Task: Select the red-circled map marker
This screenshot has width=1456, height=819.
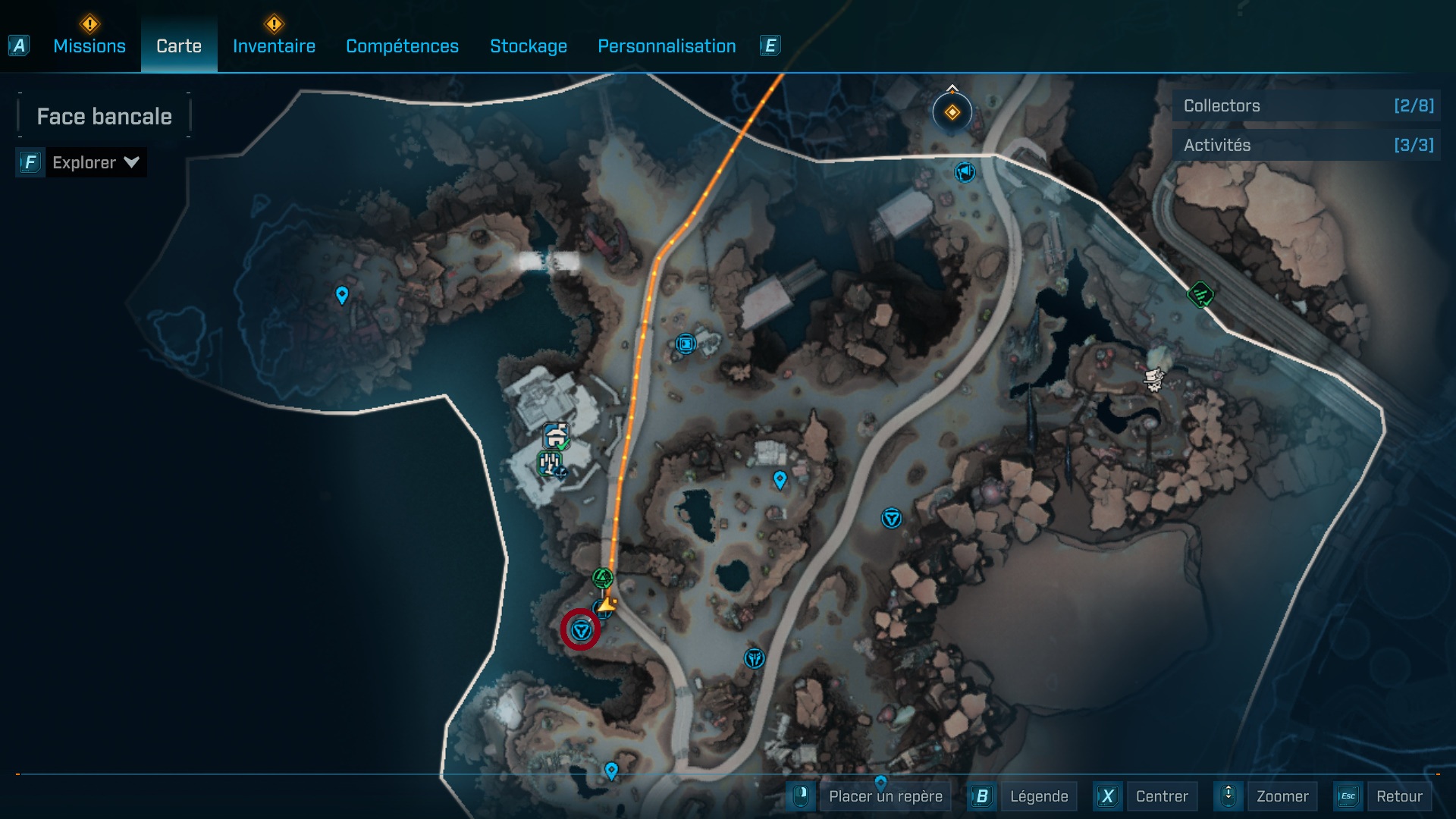Action: tap(581, 630)
